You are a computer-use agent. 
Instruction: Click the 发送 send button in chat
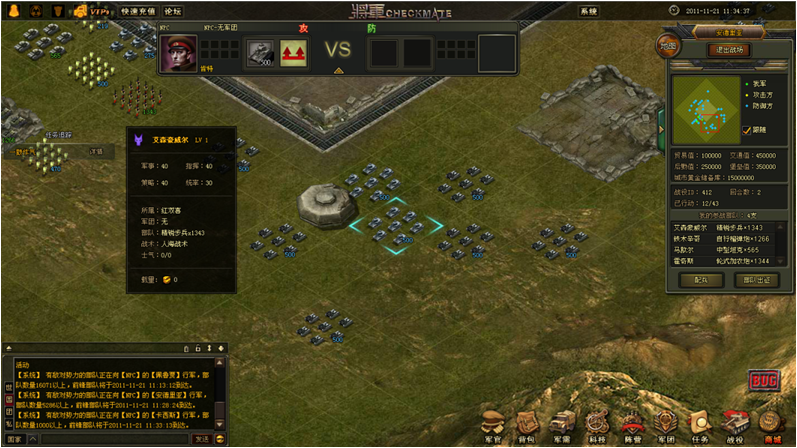point(202,439)
